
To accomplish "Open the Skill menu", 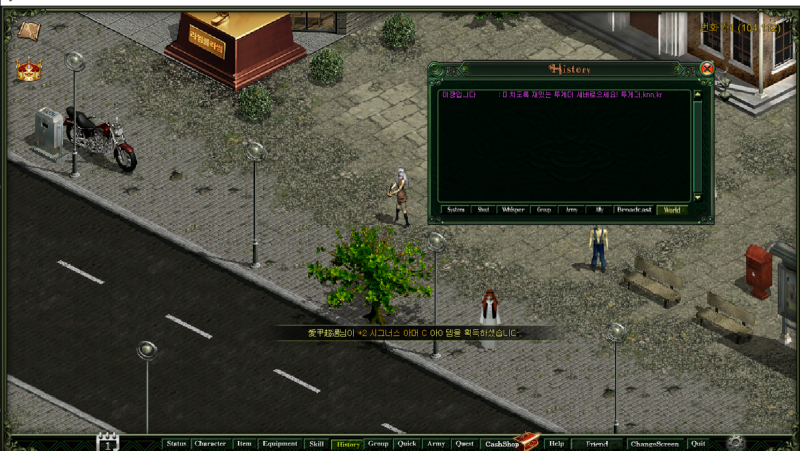I will click(316, 443).
